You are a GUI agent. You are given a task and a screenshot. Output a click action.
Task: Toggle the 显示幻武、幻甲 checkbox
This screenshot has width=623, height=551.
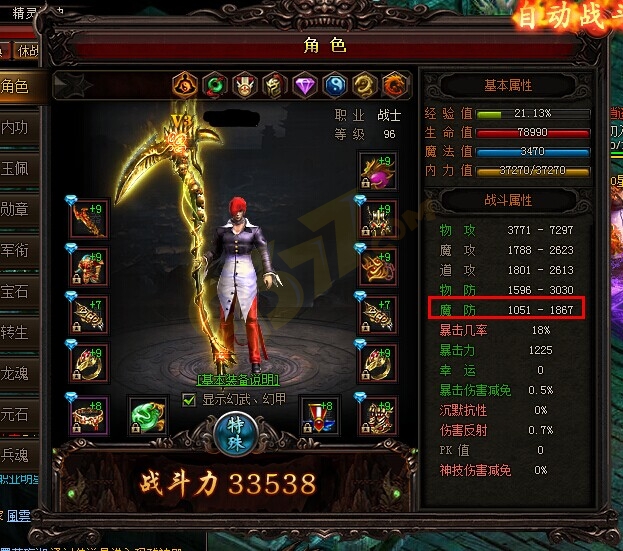(x=189, y=400)
